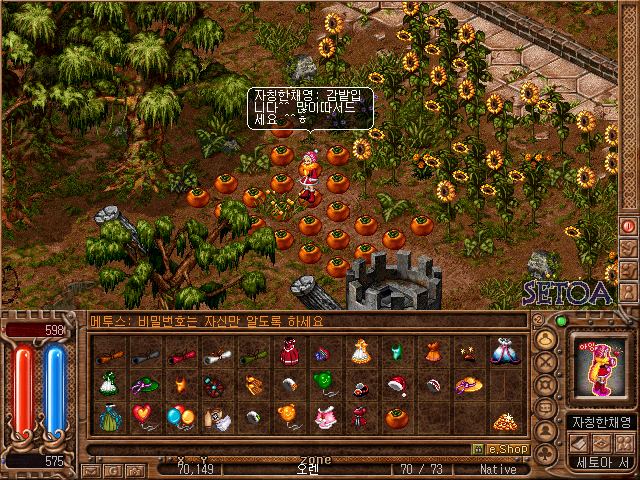Select the blue and orange balloons
Image resolution: width=640 pixels, height=480 pixels.
point(180,415)
